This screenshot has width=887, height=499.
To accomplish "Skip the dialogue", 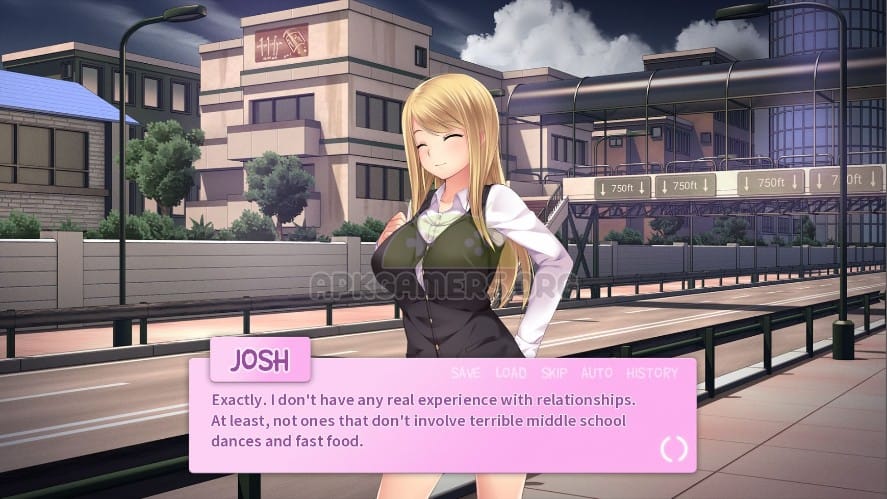I will [x=554, y=373].
